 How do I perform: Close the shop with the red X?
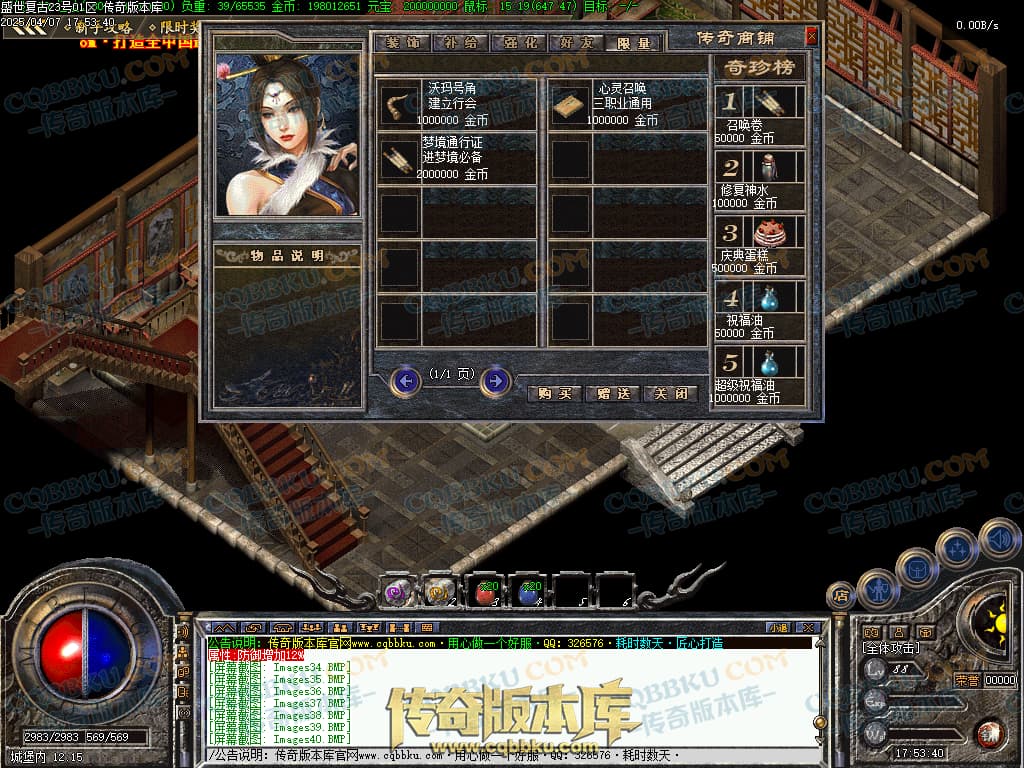click(811, 37)
